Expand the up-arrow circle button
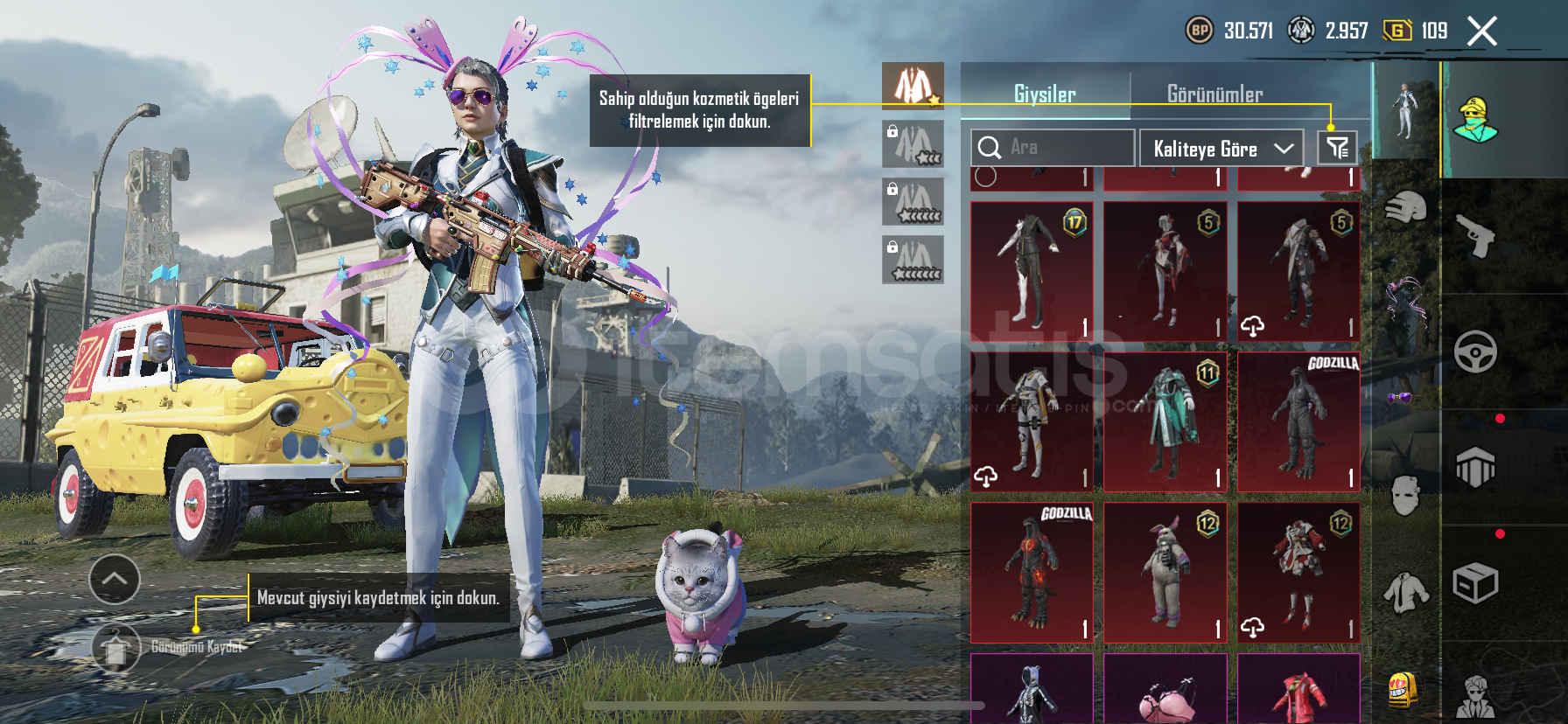 (115, 579)
